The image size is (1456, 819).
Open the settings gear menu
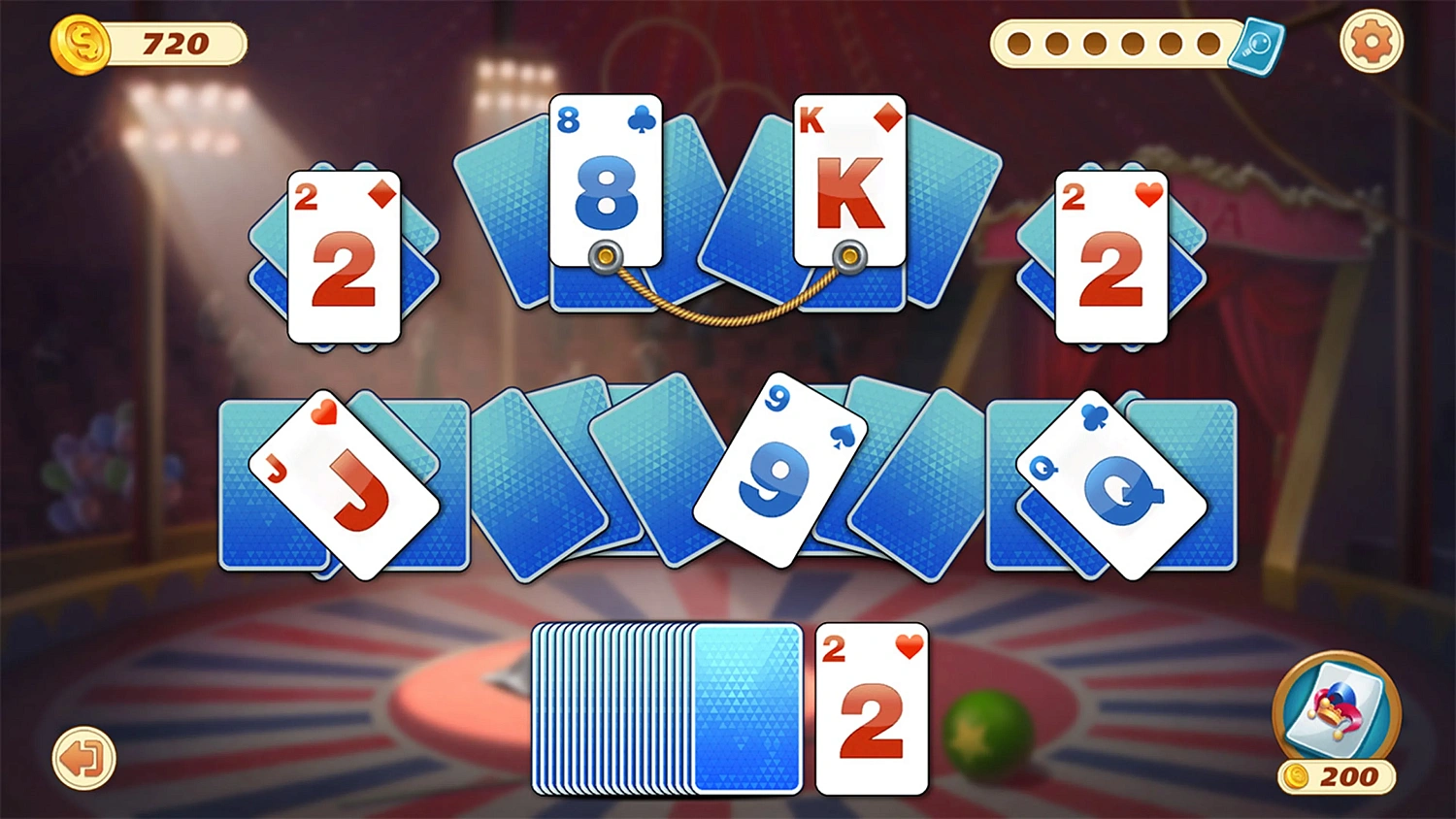click(1370, 42)
